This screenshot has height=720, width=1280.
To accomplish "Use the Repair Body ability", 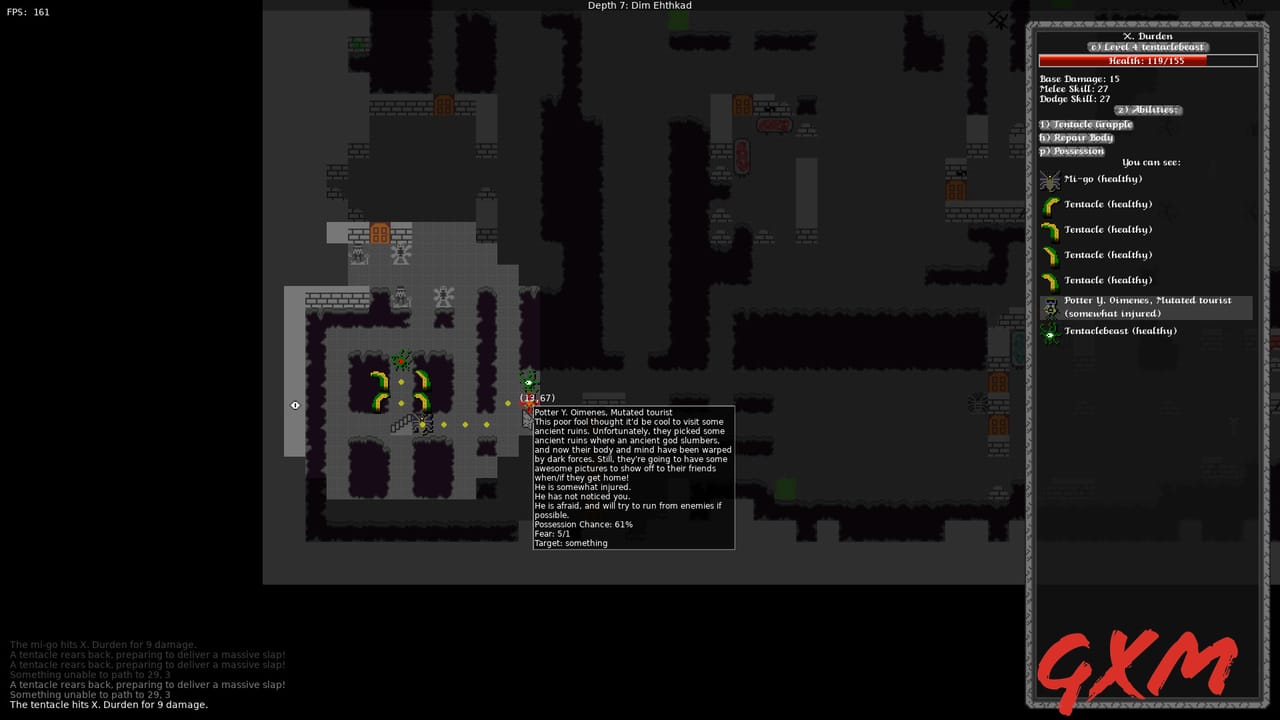I will (x=1075, y=137).
